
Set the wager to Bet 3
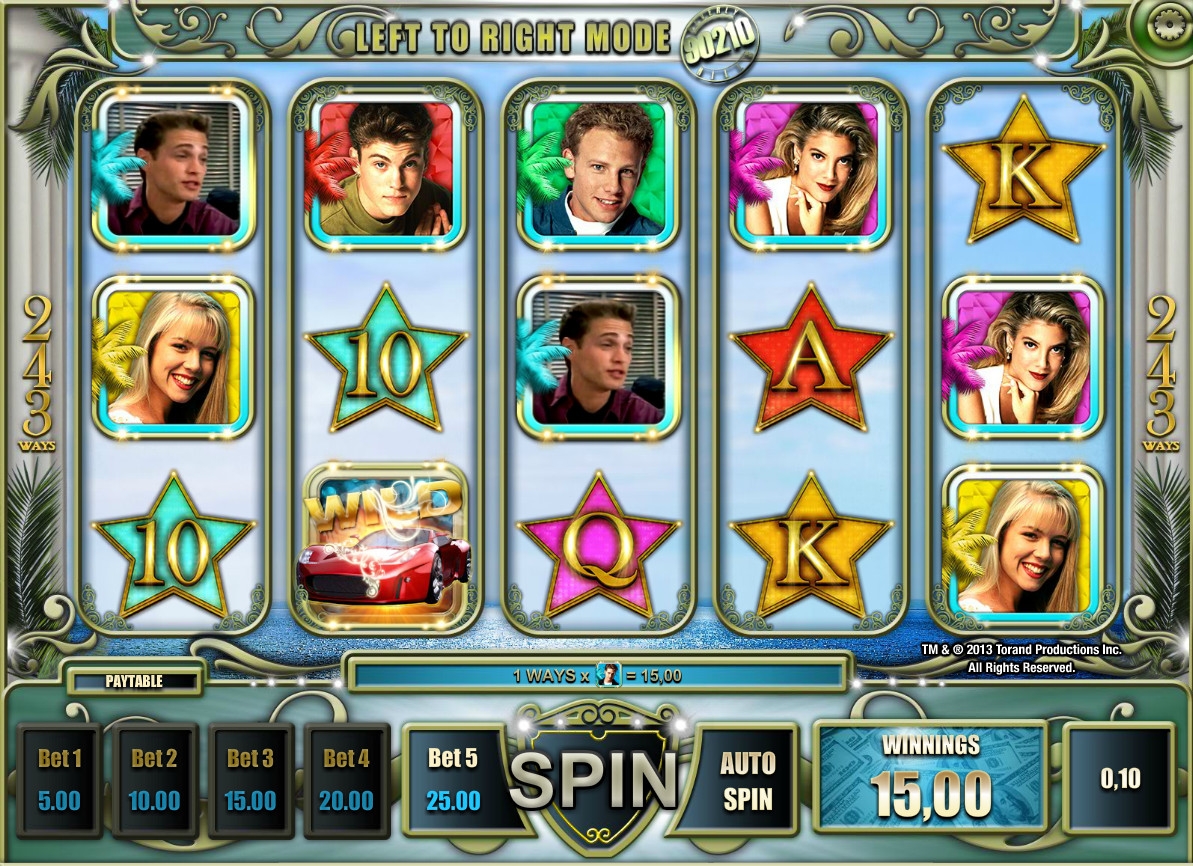click(x=250, y=780)
